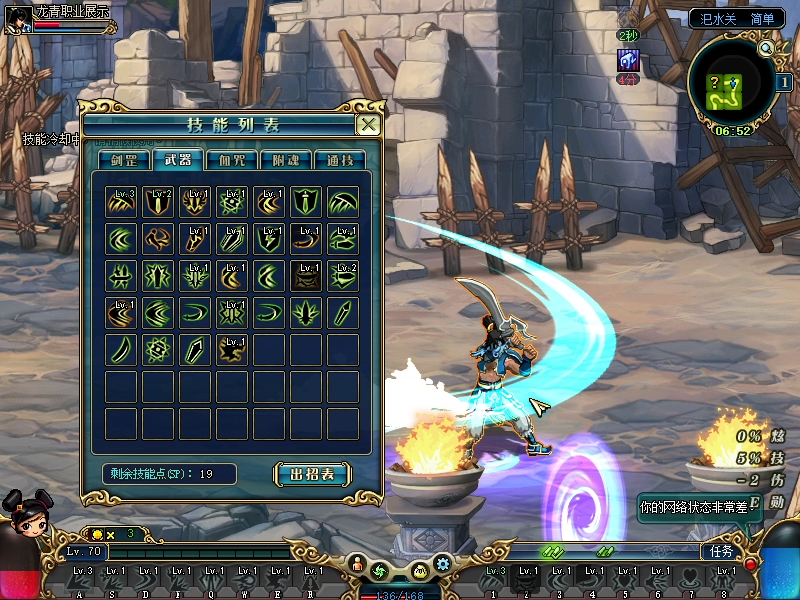Show the 附魂 skill tab
Image resolution: width=800 pixels, height=600 pixels.
coord(285,160)
